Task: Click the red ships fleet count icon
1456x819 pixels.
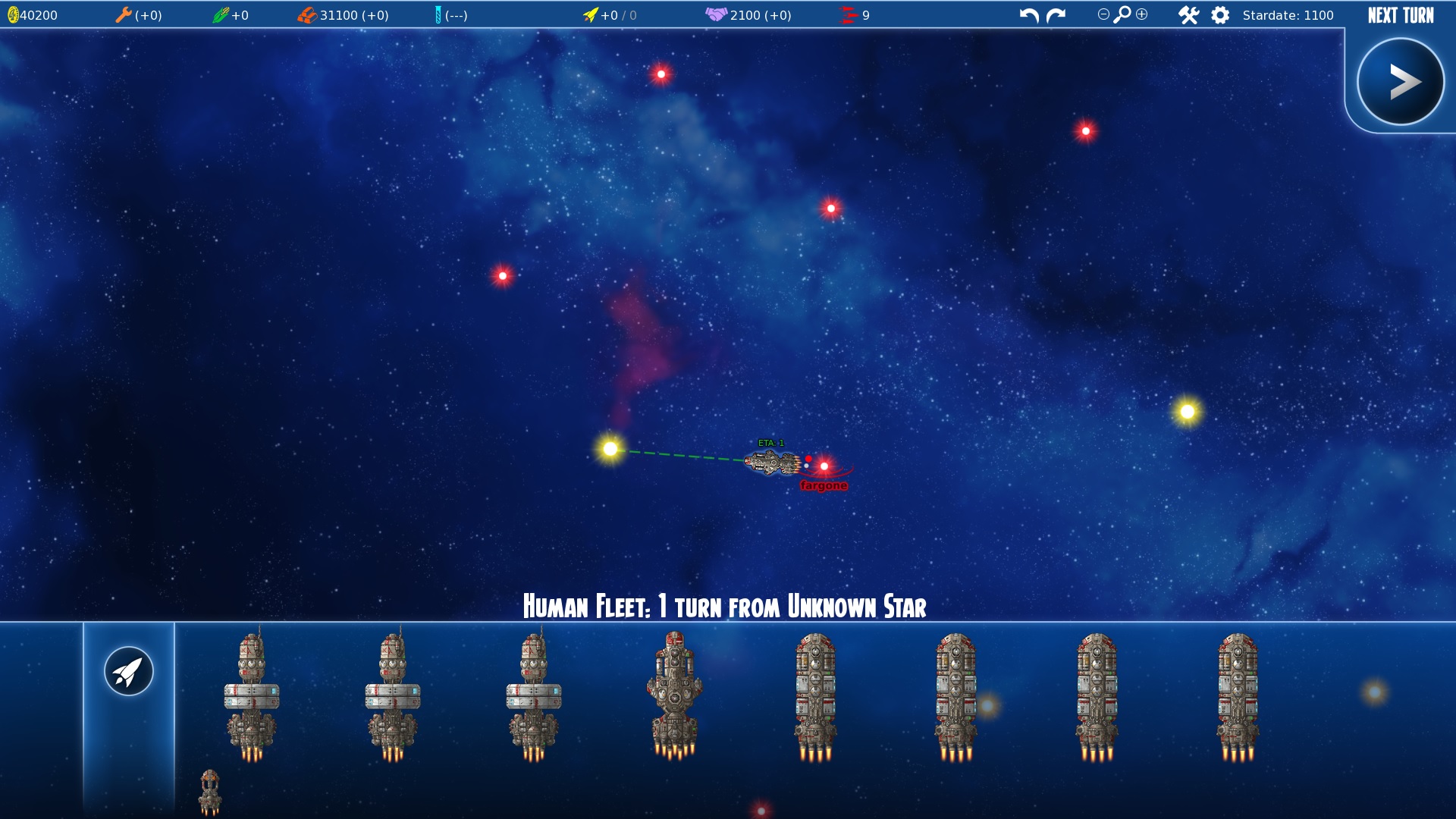Action: (849, 15)
